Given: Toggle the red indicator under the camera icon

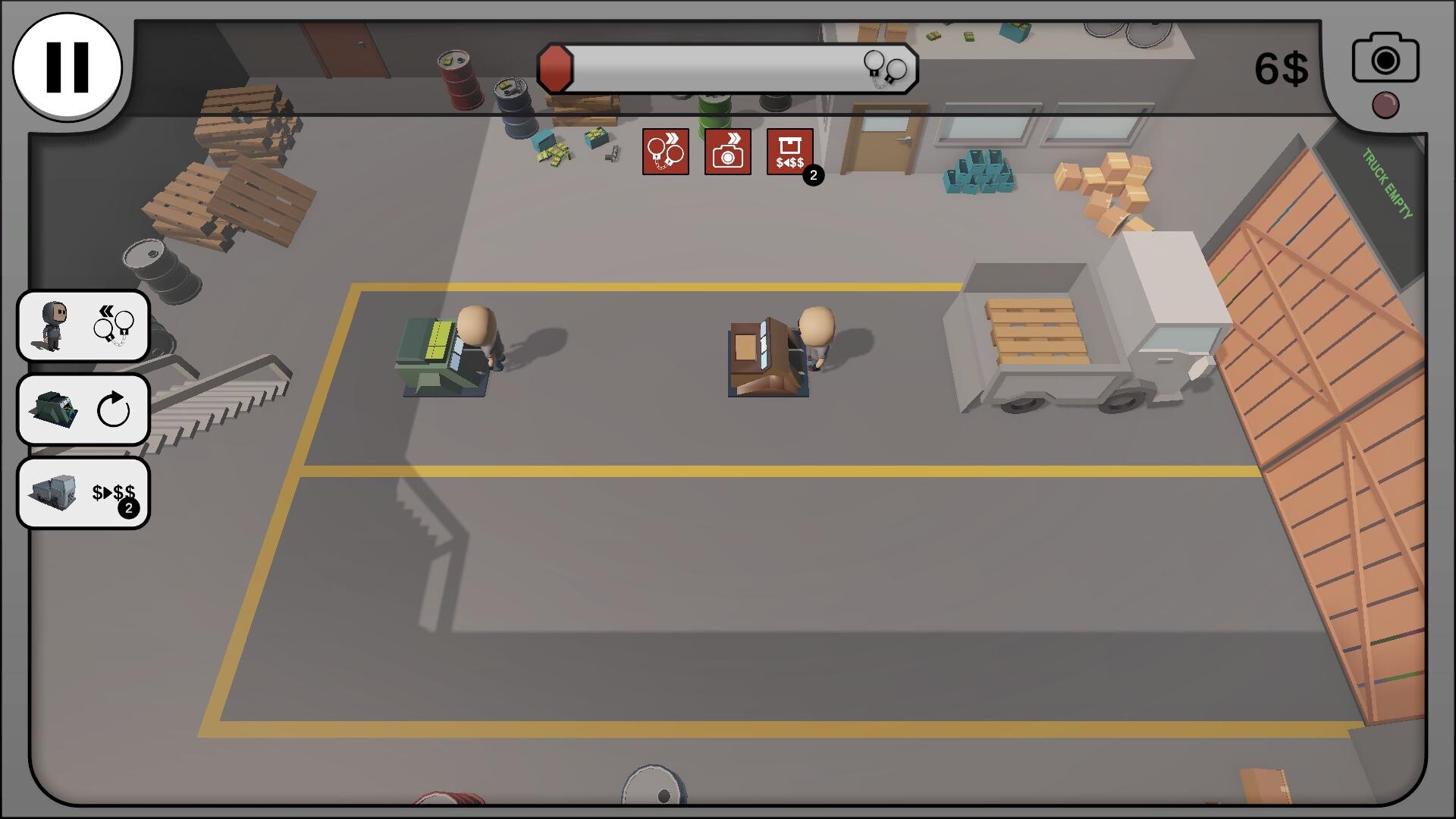Looking at the screenshot, I should tap(1385, 105).
